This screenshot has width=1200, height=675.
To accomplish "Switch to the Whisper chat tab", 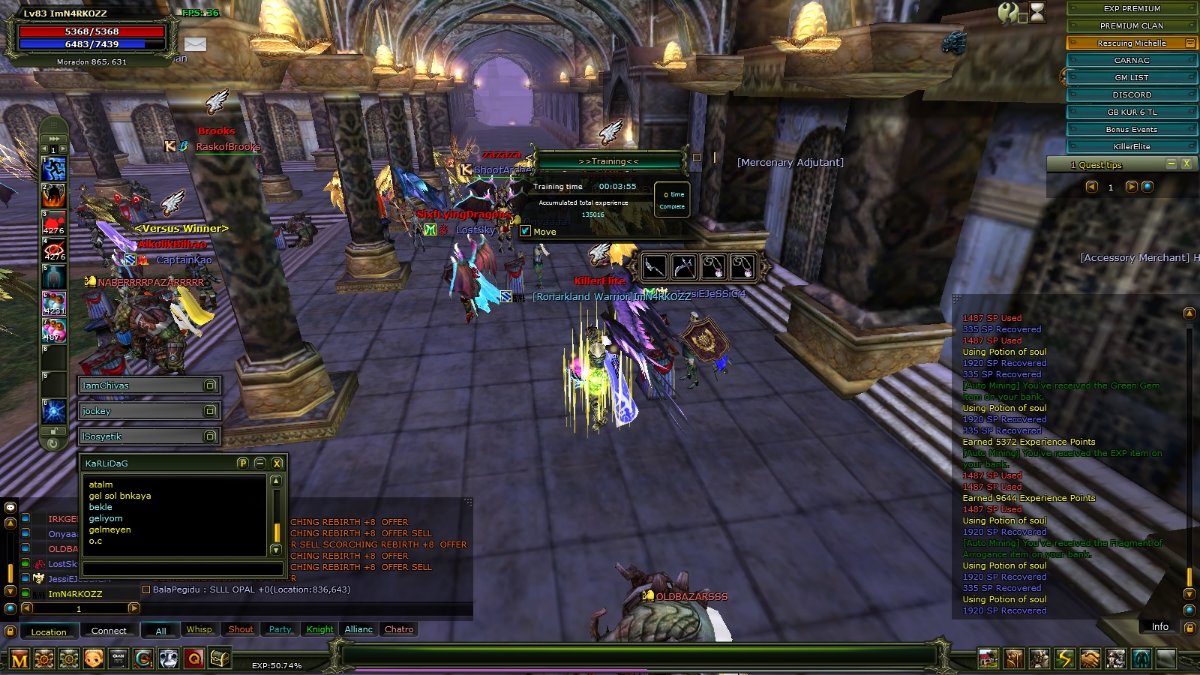I will [x=199, y=630].
